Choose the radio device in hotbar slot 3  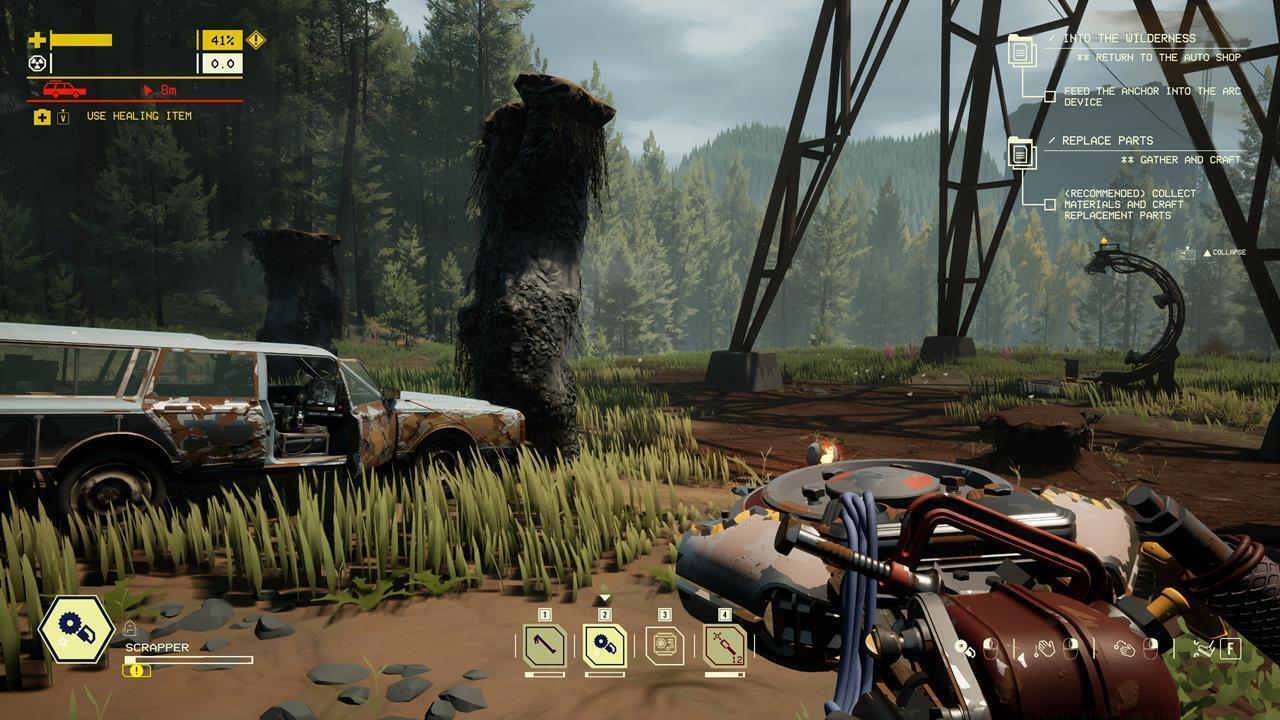(x=665, y=645)
